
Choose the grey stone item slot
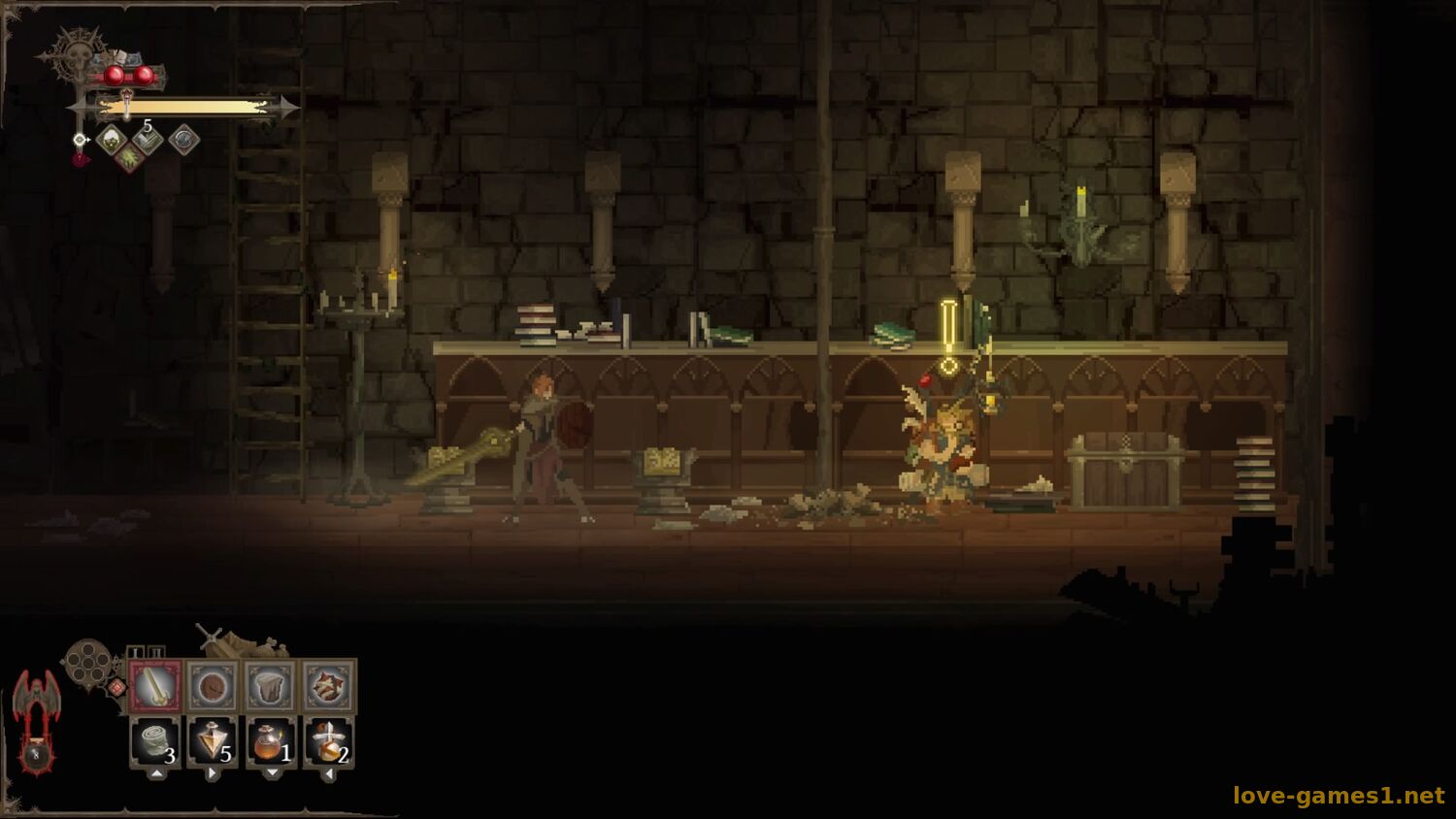(x=271, y=687)
